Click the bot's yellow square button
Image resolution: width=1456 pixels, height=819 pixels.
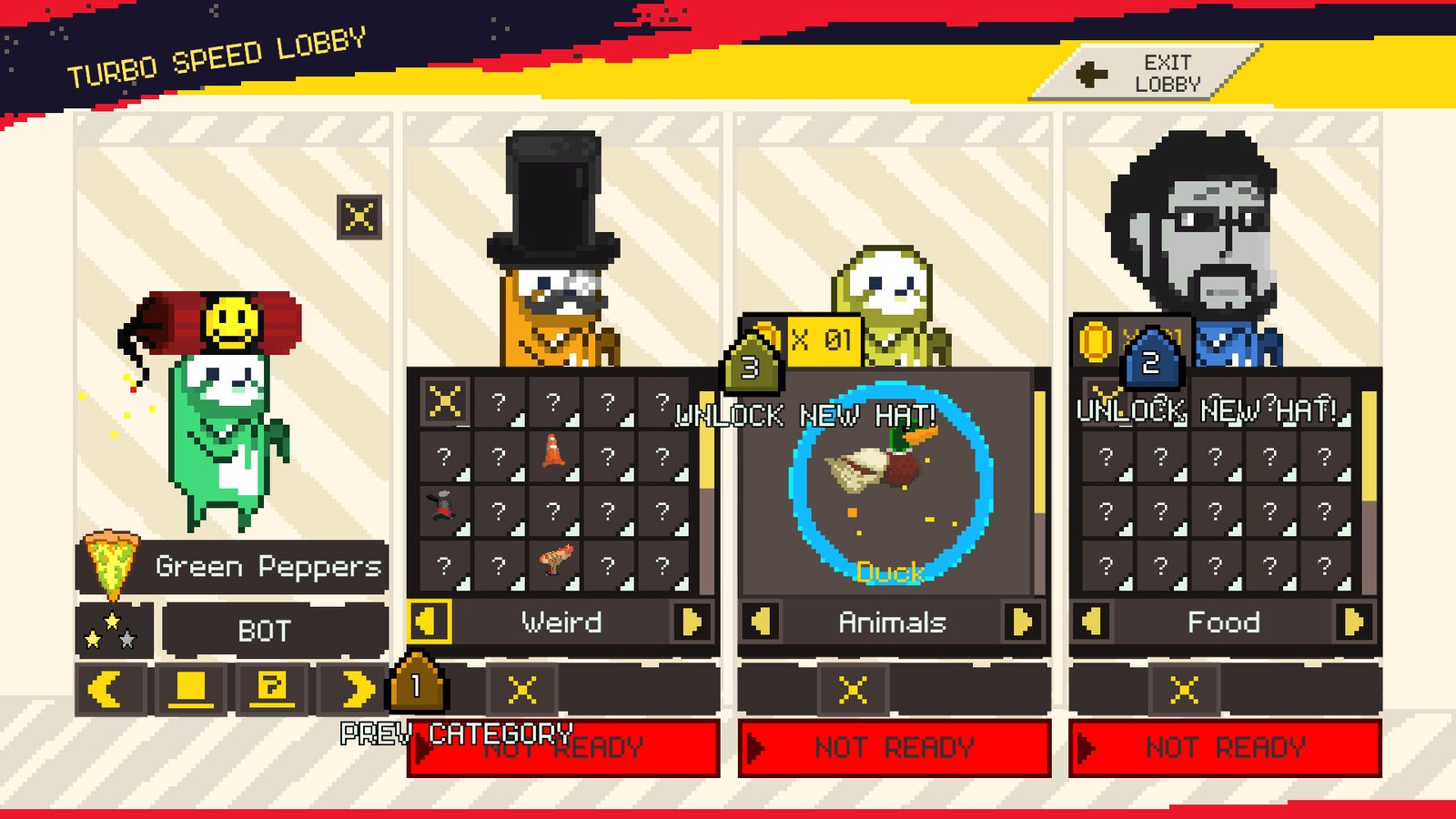point(190,689)
